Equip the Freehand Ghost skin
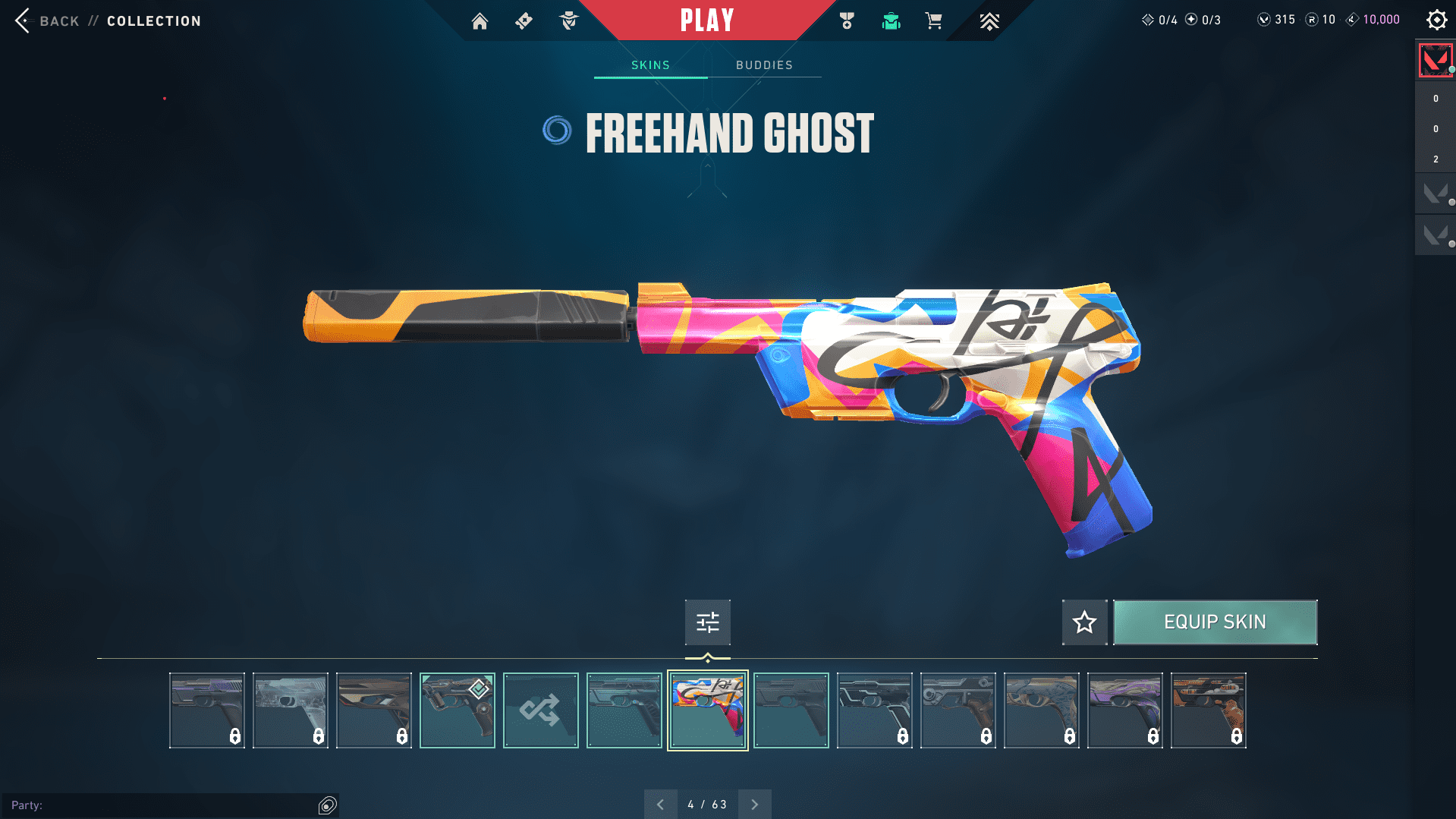Image resolution: width=1456 pixels, height=819 pixels. (1215, 622)
